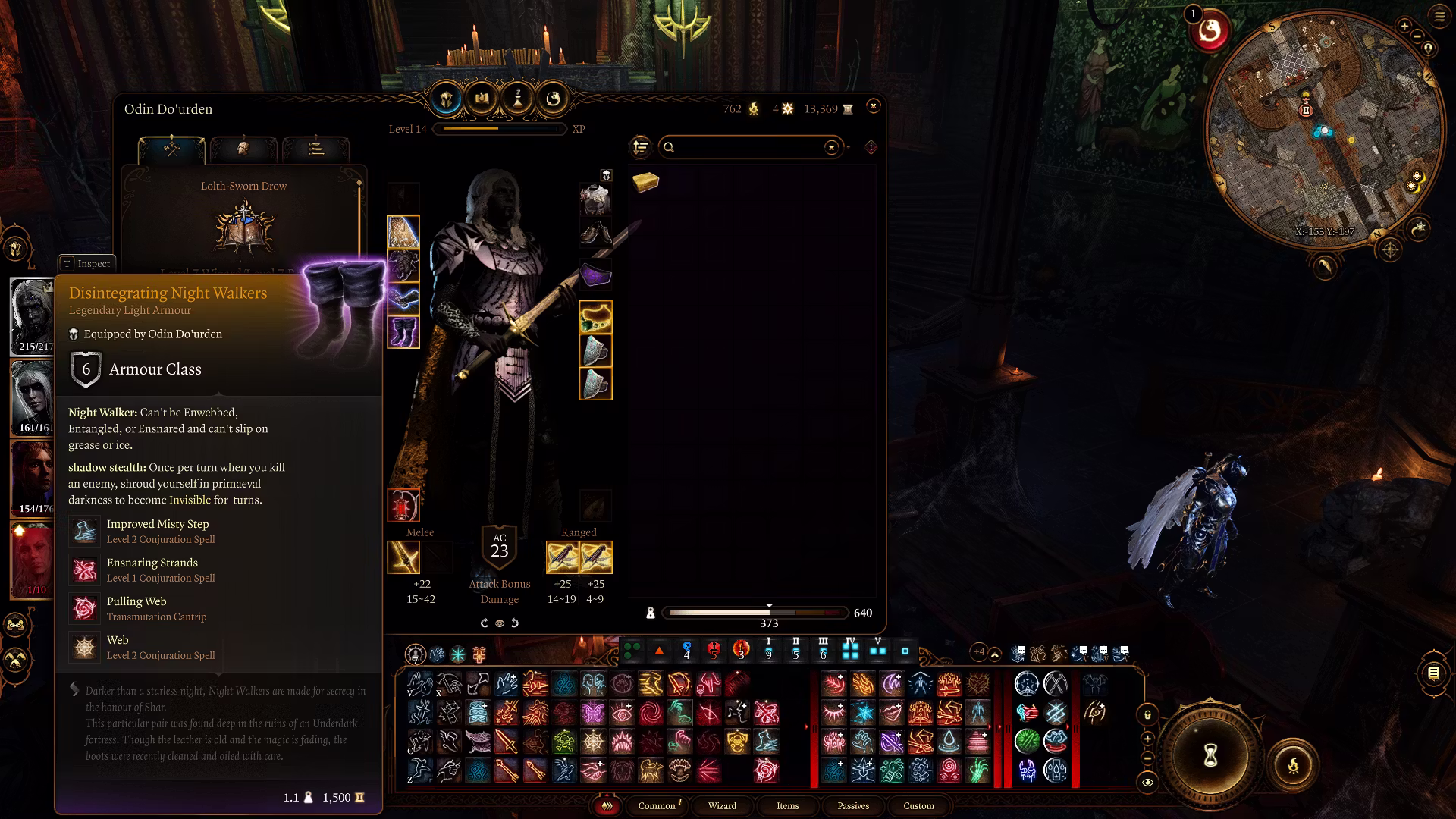Open the Items hotbar tab
This screenshot has width=1456, height=819.
[787, 805]
